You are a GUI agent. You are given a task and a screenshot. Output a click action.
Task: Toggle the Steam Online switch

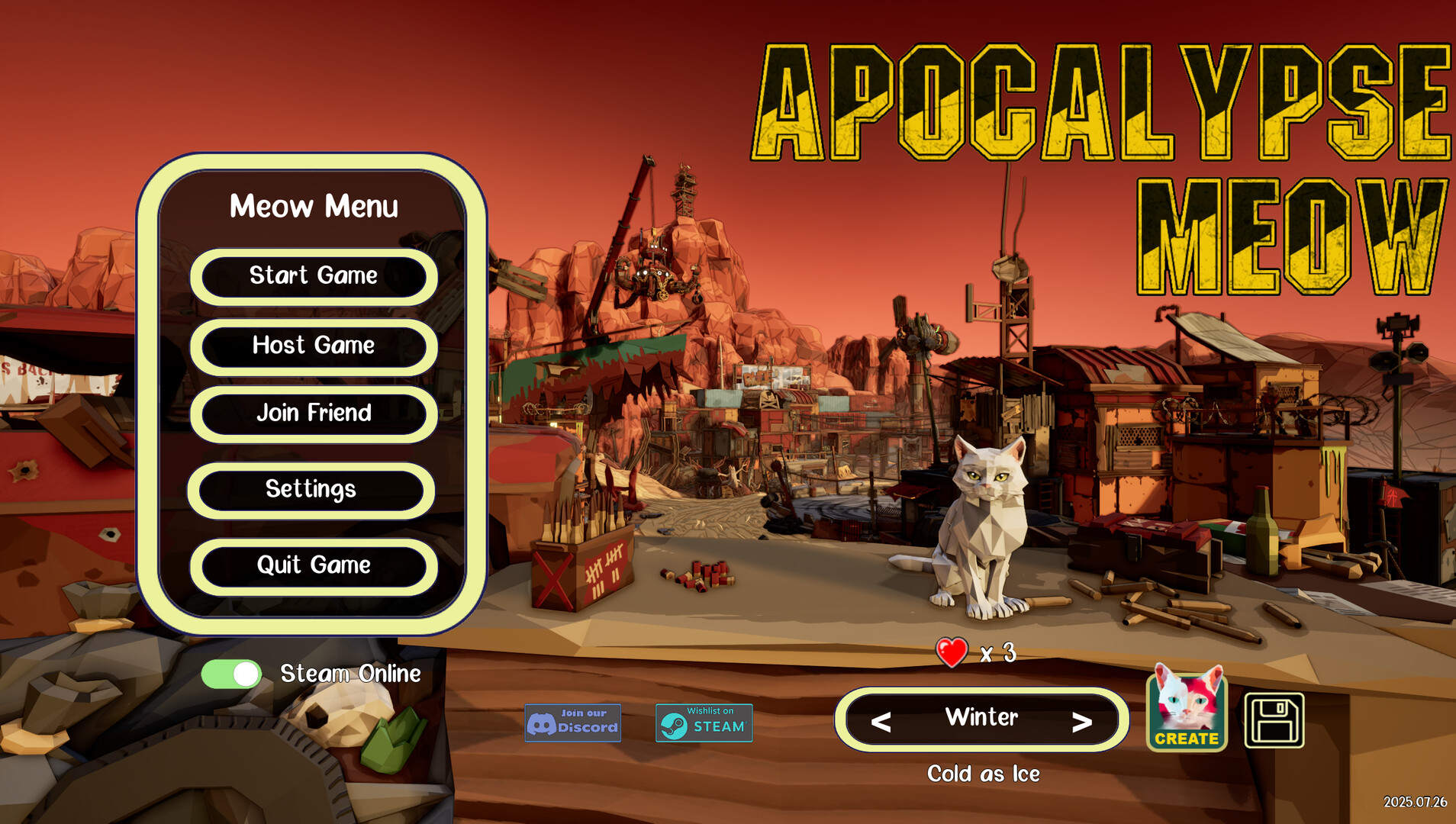point(231,674)
